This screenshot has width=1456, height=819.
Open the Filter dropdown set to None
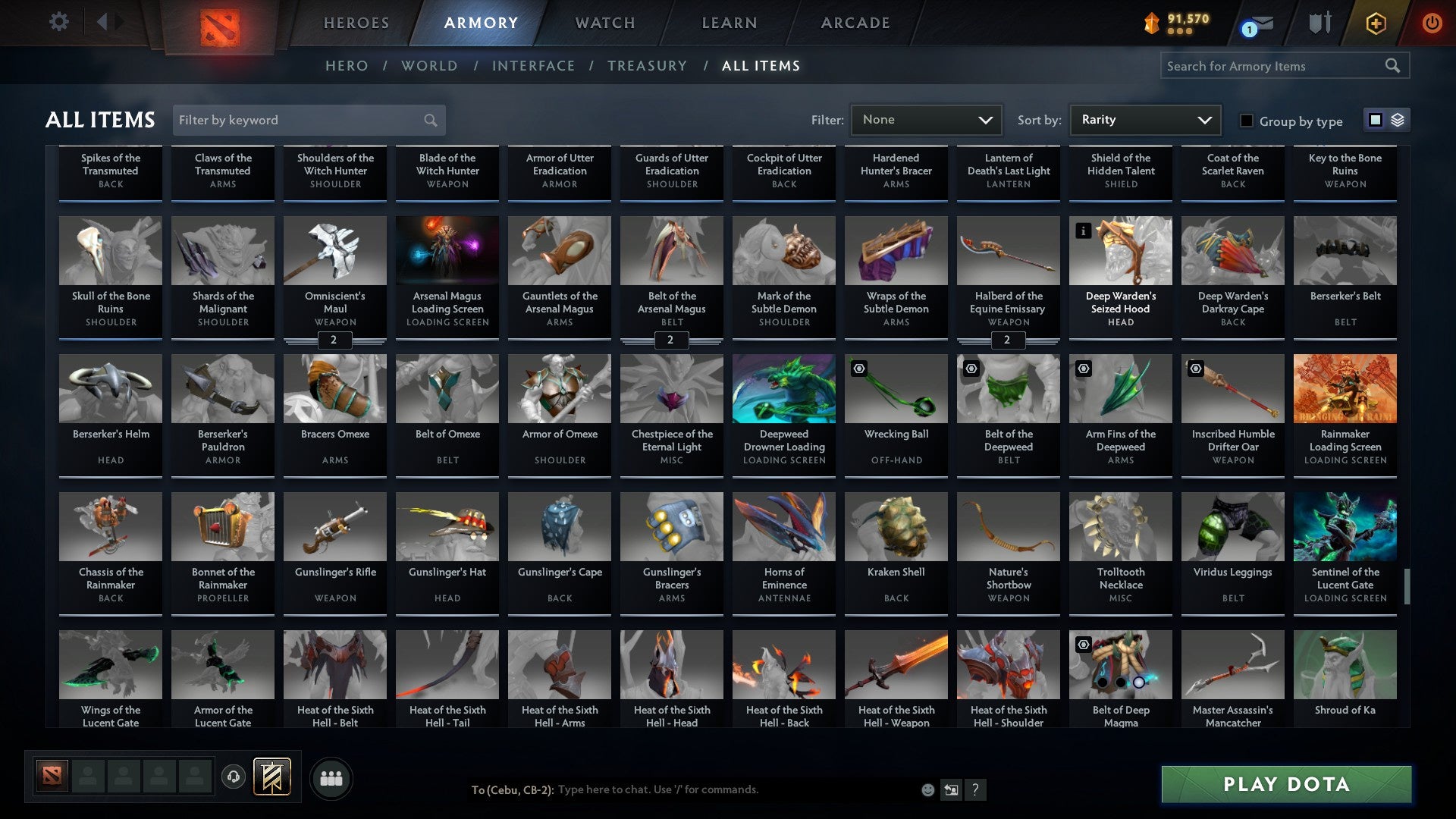[x=926, y=120]
